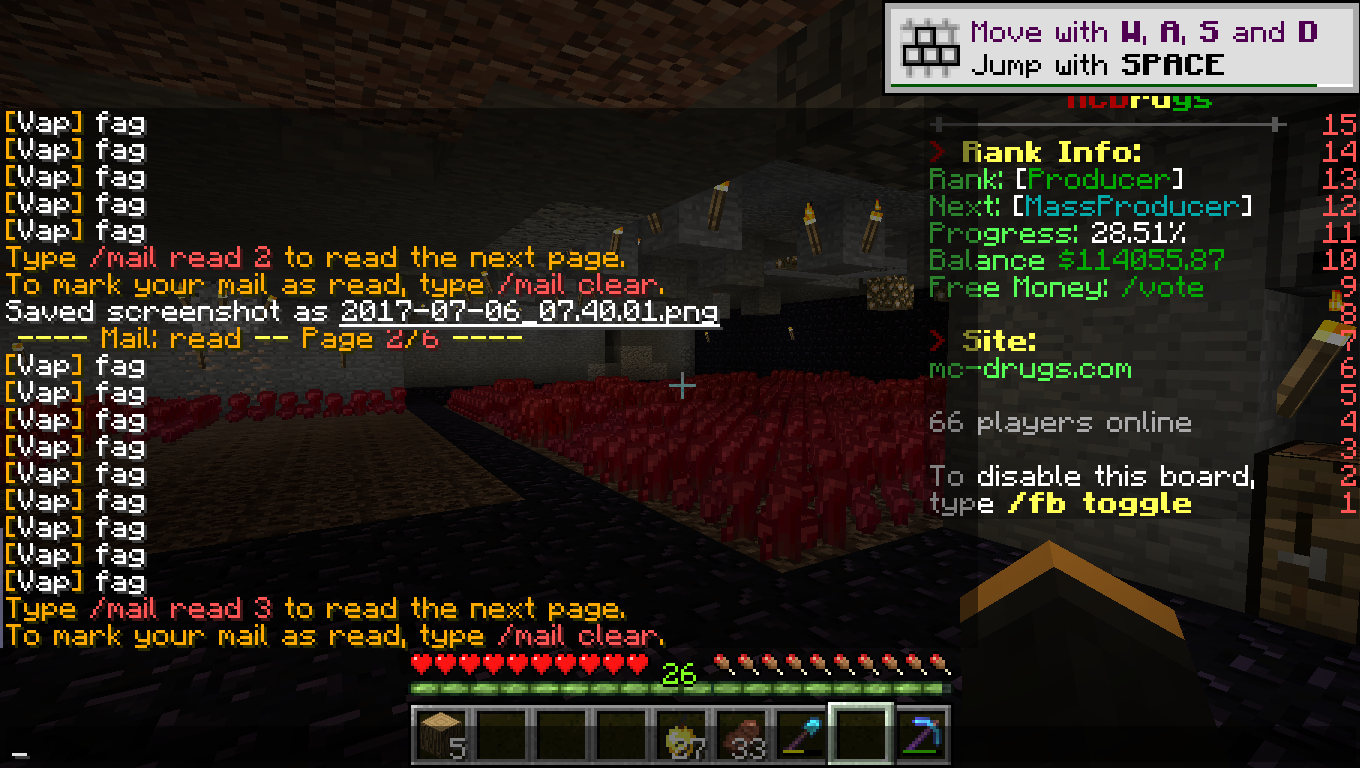This screenshot has width=1360, height=768.
Task: Open the saved screenshot filename link
Action: point(529,311)
